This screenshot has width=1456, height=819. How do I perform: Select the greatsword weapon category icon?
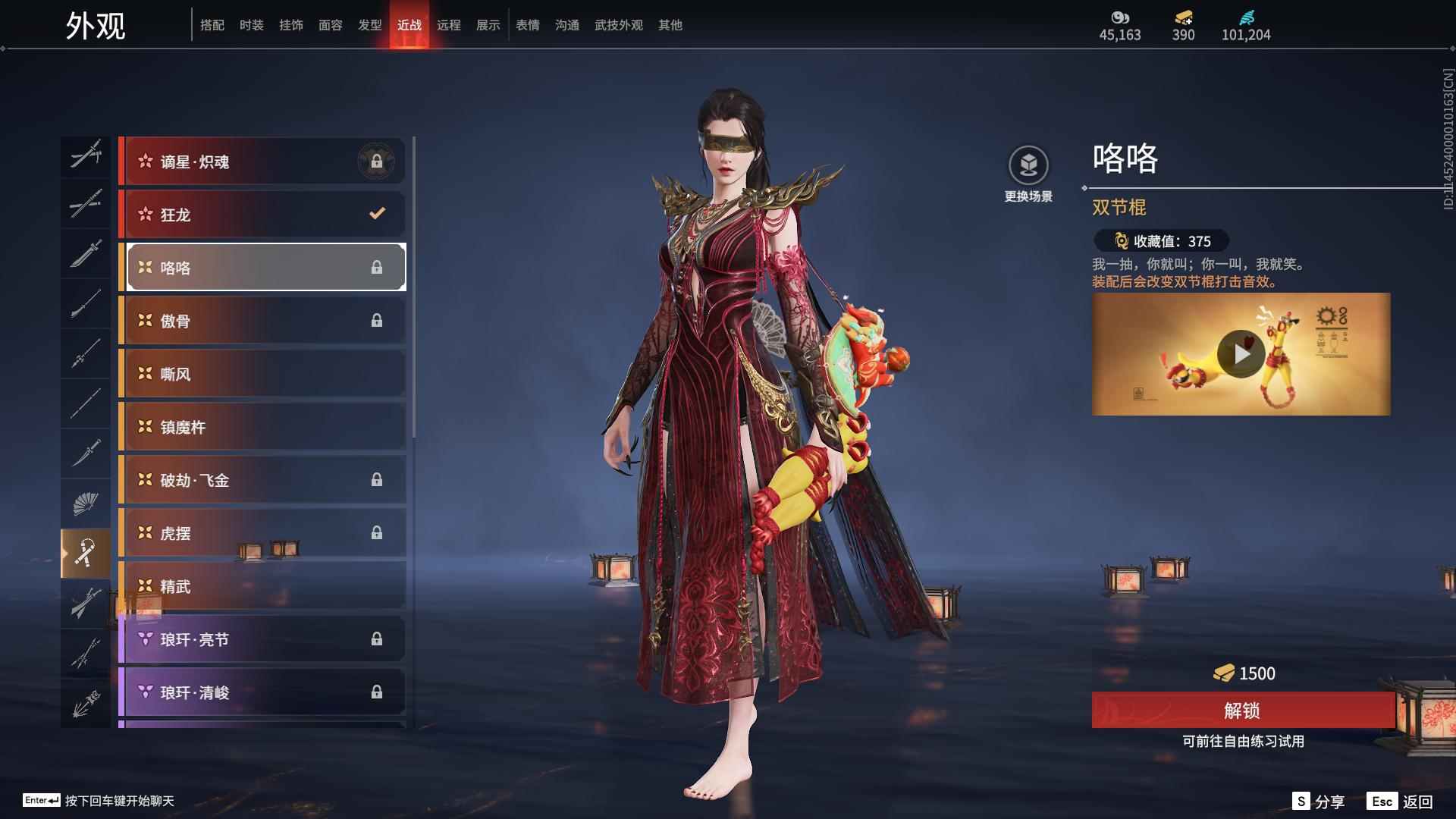86,253
